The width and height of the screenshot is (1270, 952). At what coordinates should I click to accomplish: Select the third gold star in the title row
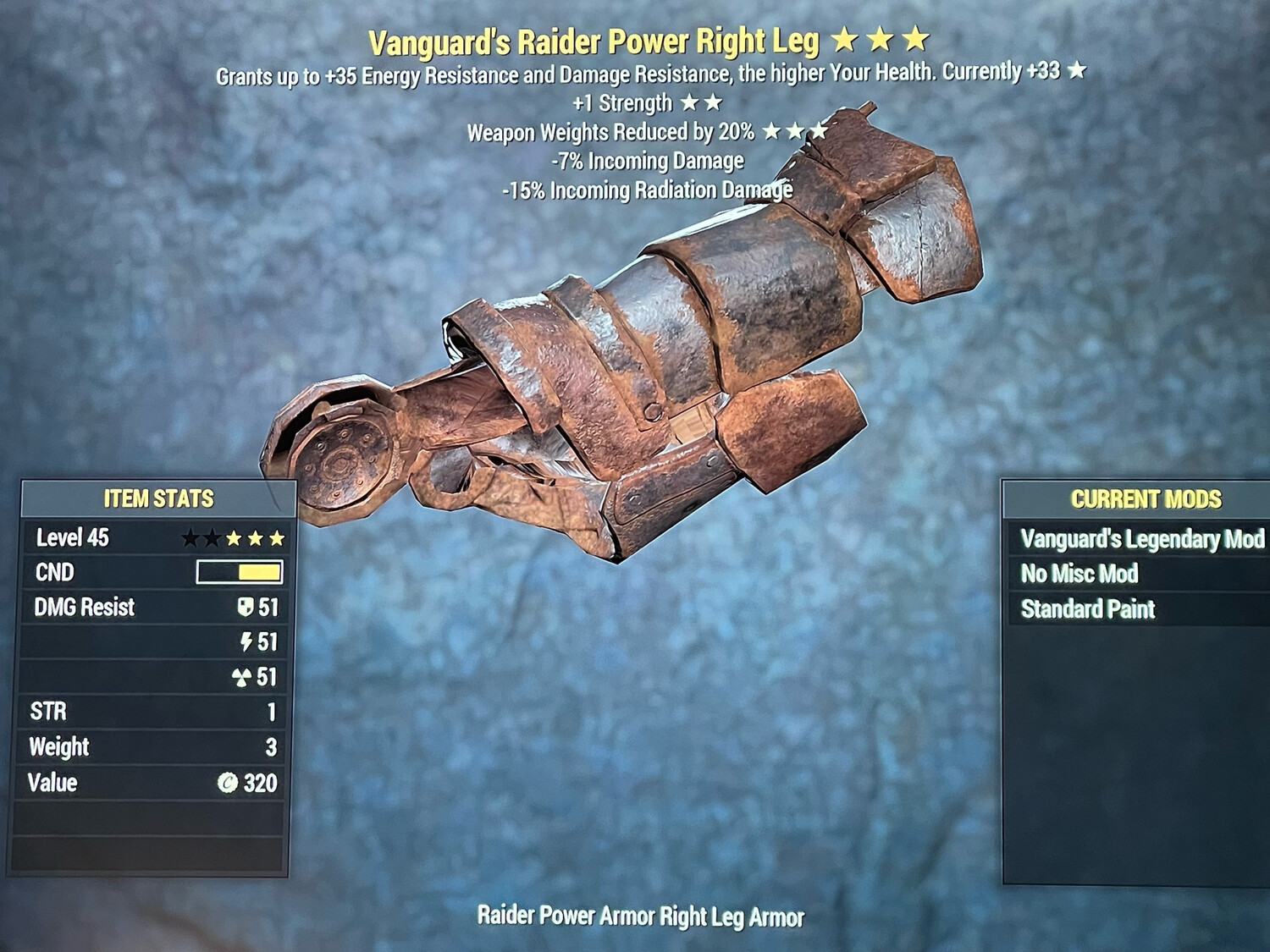[x=917, y=37]
